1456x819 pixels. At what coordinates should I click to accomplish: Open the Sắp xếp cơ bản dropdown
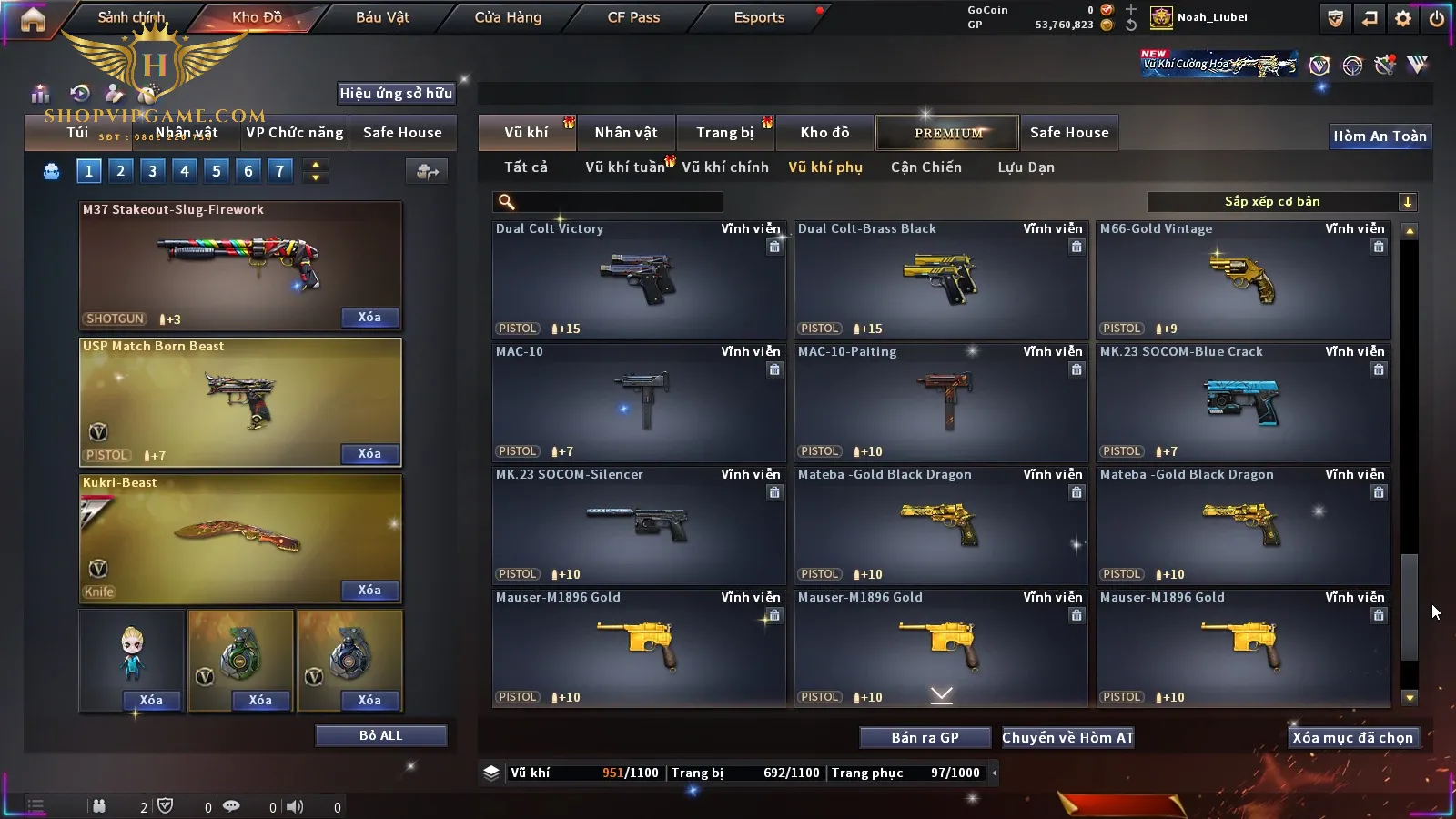1281,202
